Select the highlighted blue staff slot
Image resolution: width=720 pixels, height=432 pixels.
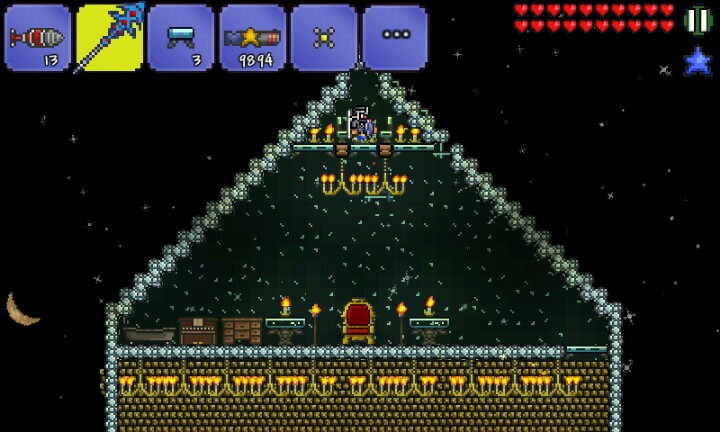click(x=109, y=38)
